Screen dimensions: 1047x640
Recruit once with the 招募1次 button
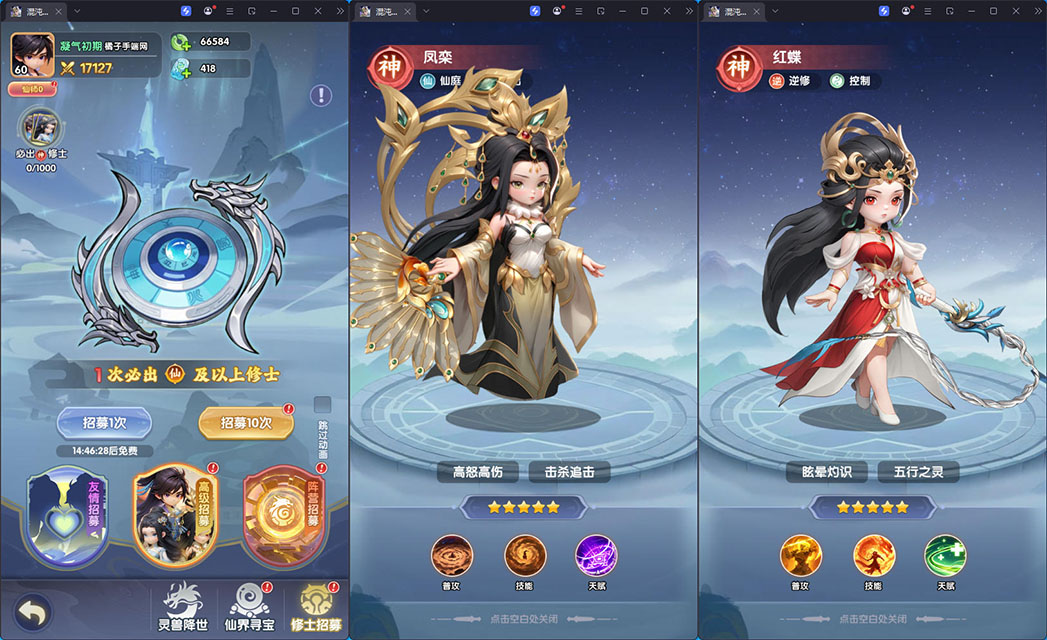[104, 422]
